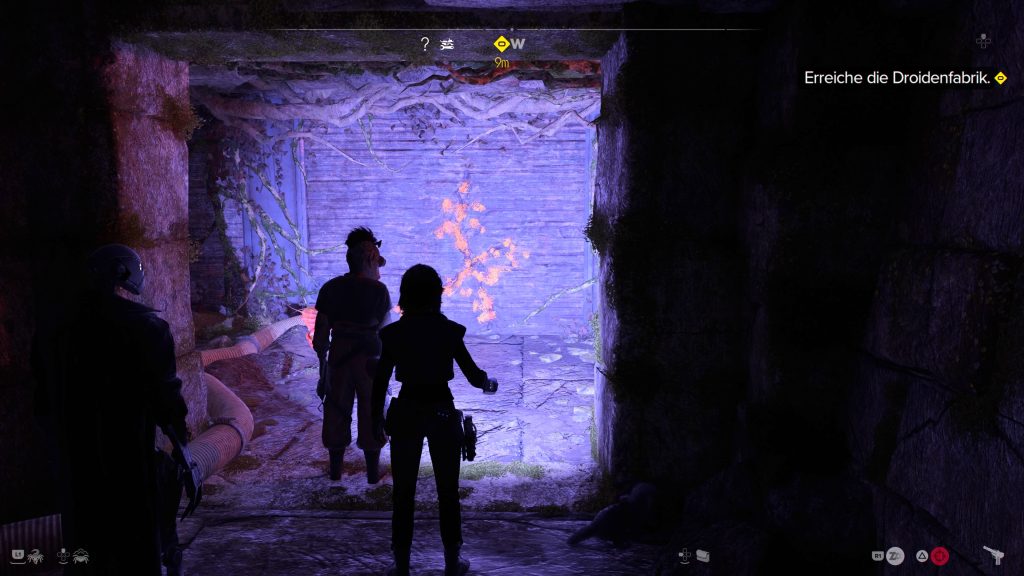Screen dimensions: 1024x576
Task: Activate the red circular ability icon
Action: tap(940, 555)
